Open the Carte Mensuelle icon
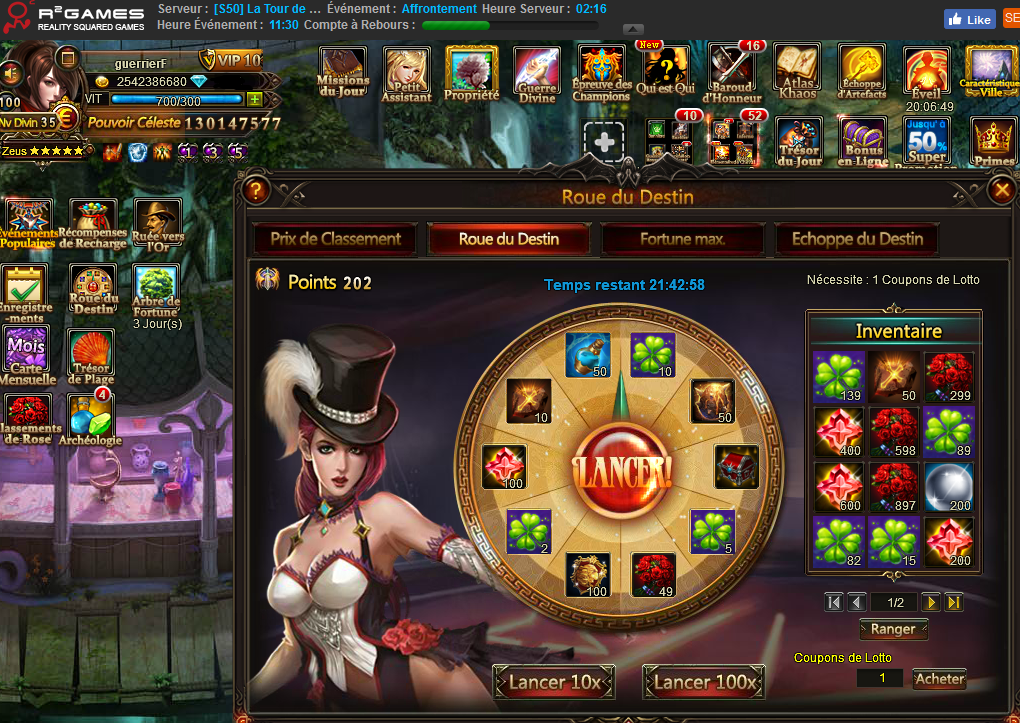 pyautogui.click(x=27, y=356)
